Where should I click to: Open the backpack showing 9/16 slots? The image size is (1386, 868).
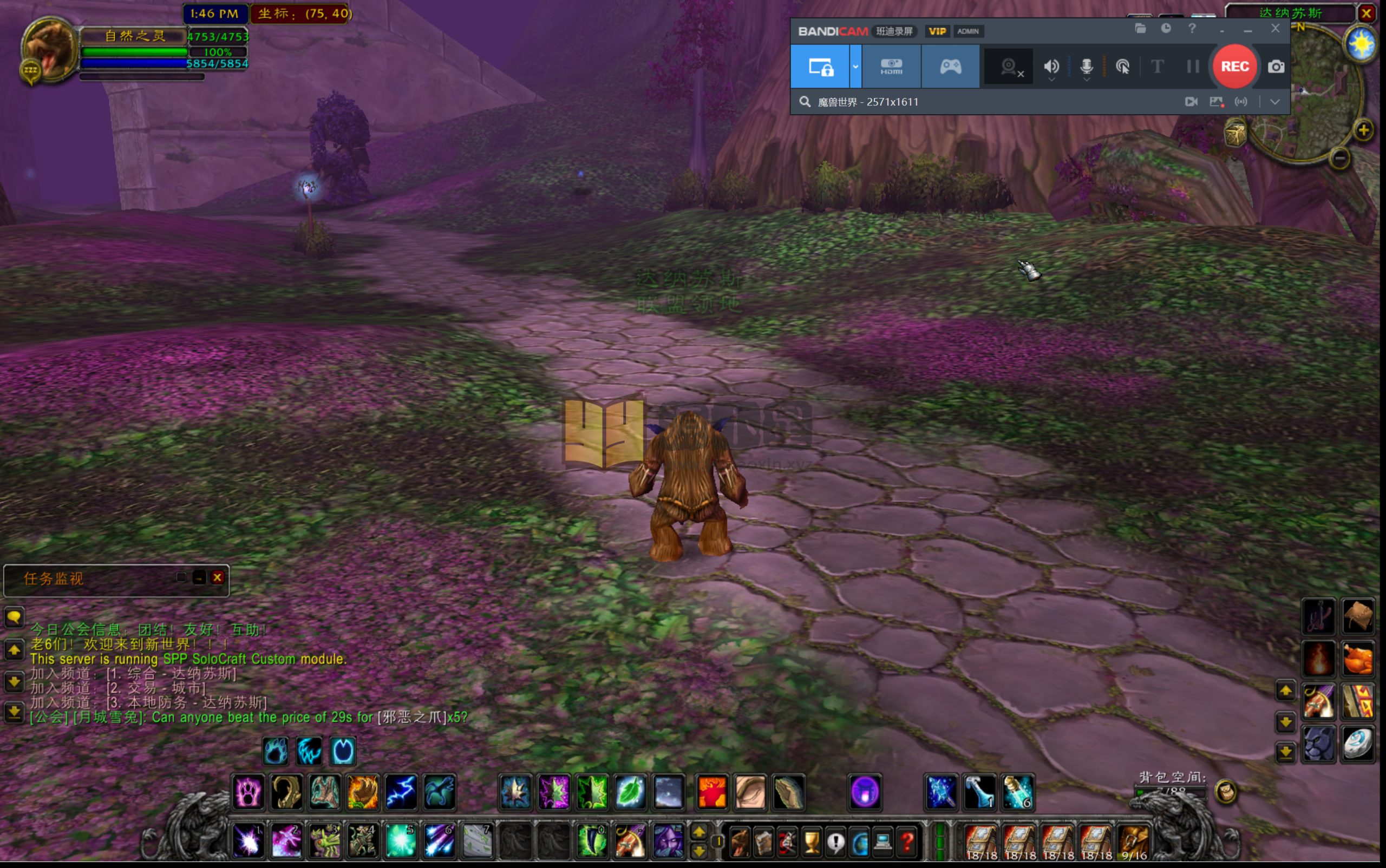coord(1133,842)
